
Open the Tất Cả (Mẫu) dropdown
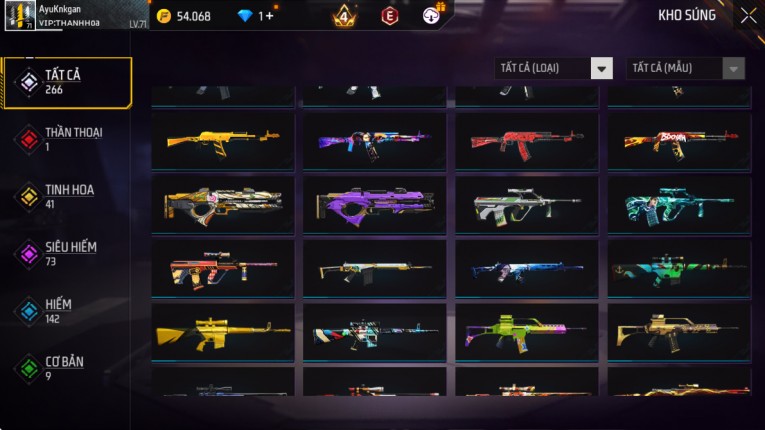pyautogui.click(x=685, y=68)
